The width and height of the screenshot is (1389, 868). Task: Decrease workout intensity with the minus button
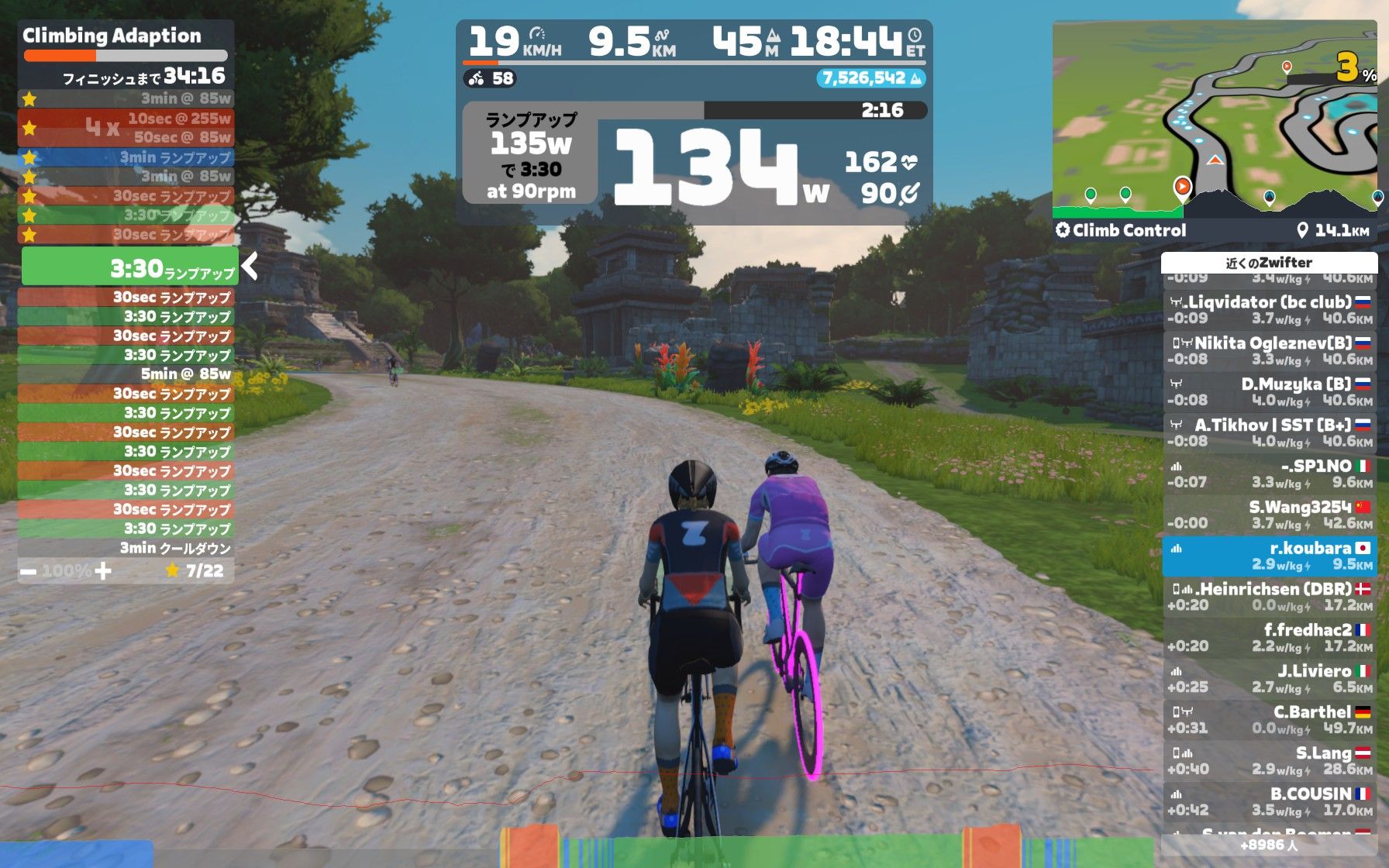tap(29, 572)
